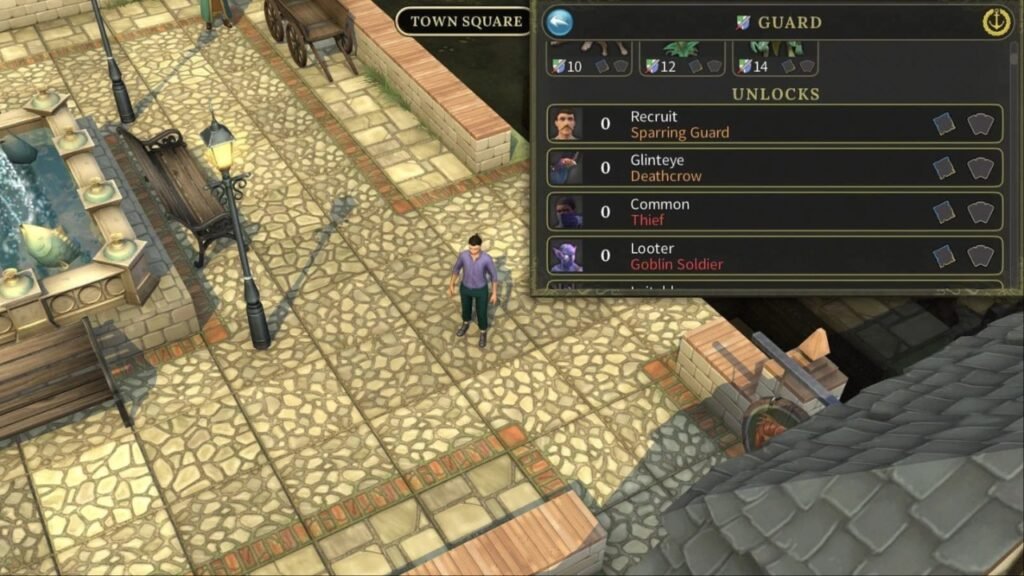Click the gold anchor icon button
Viewport: 1024px width, 576px height.
[x=996, y=22]
